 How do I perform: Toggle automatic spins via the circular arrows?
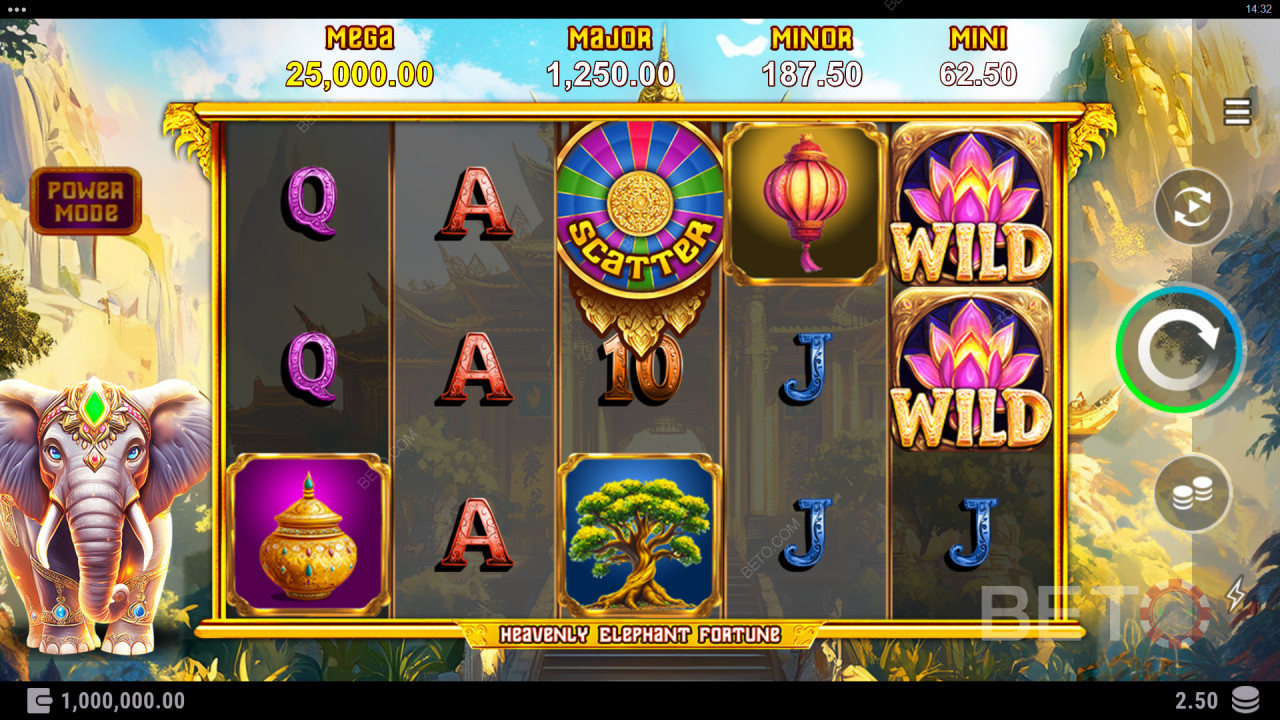(1192, 207)
